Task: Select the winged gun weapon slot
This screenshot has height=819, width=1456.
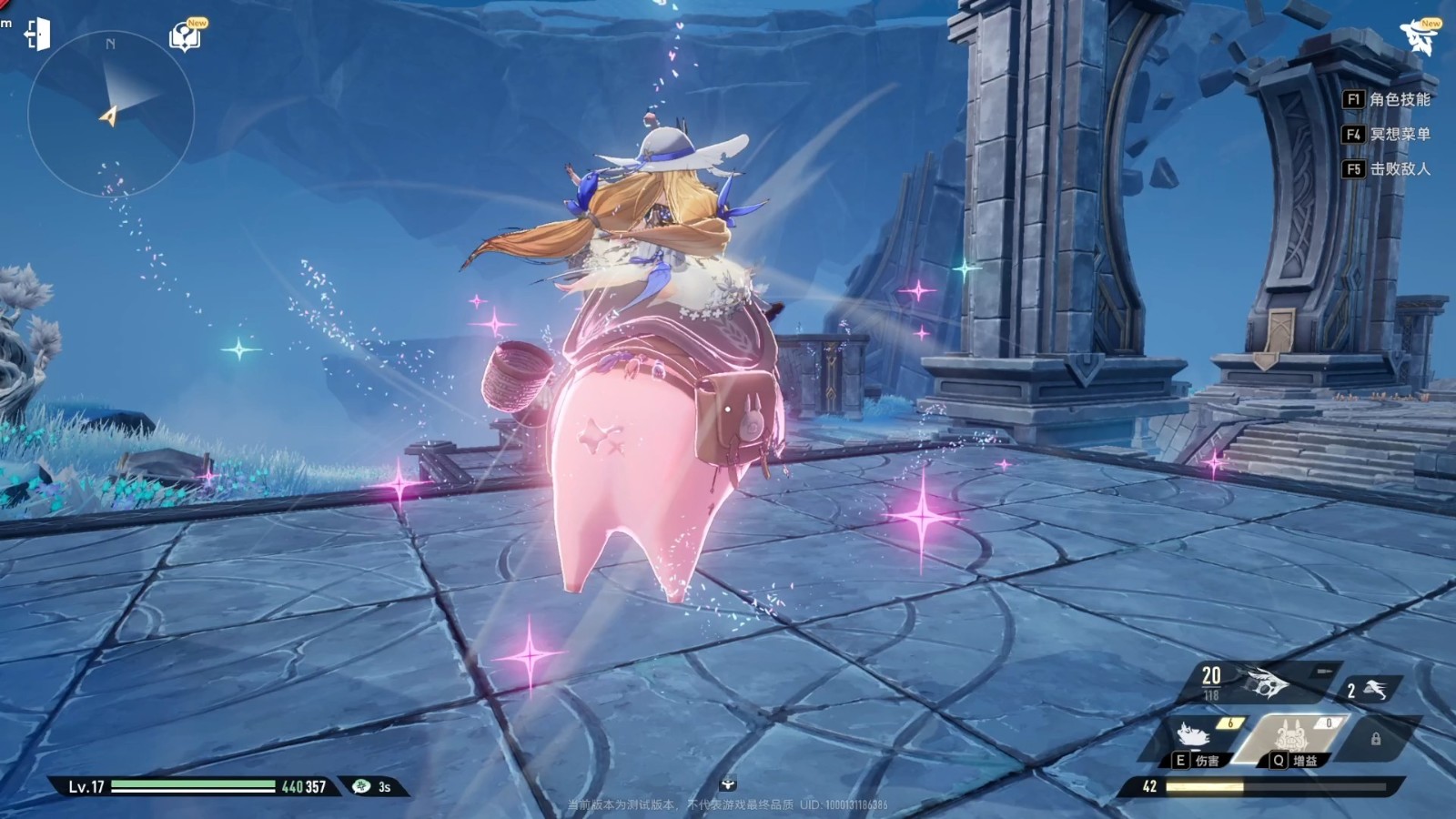Action: pyautogui.click(x=1263, y=684)
